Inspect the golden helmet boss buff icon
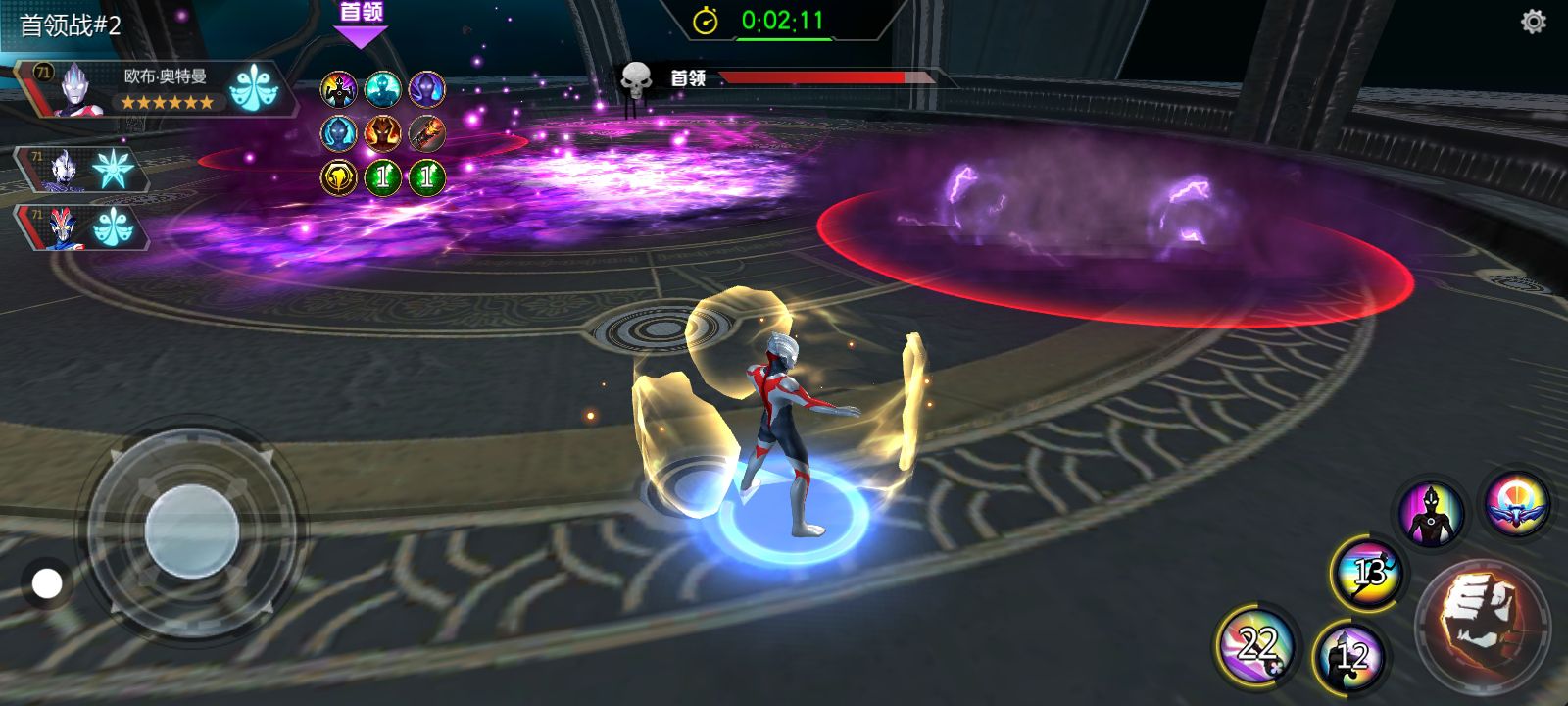The image size is (1568, 706). click(339, 177)
